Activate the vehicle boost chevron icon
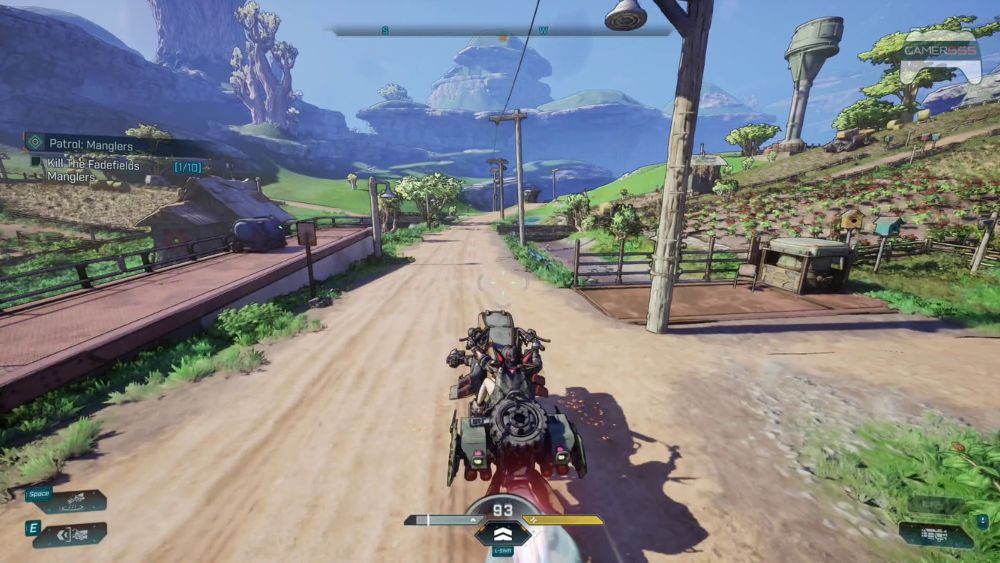 point(503,536)
